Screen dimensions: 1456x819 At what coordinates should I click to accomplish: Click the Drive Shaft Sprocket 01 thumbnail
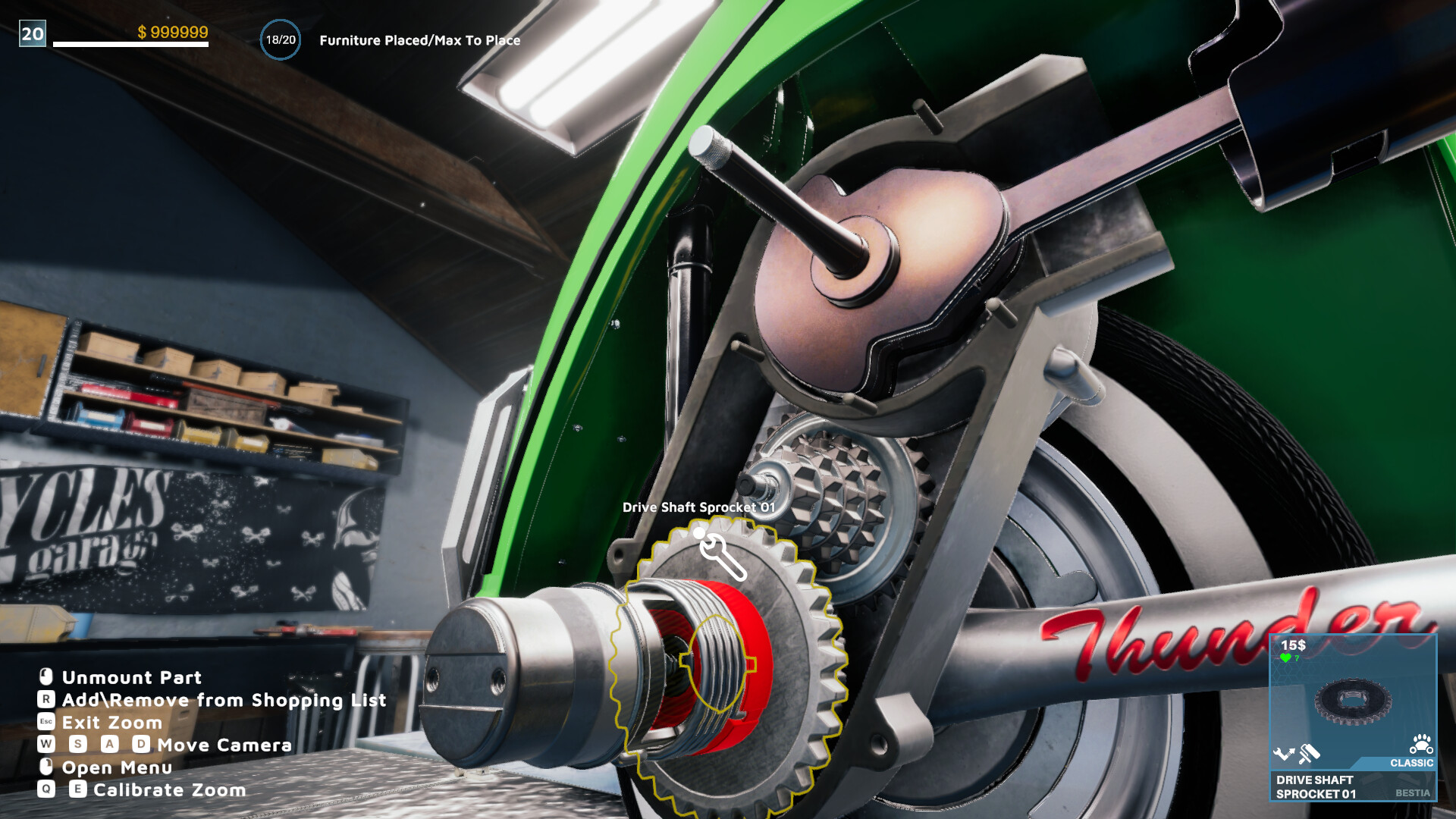point(1354,701)
